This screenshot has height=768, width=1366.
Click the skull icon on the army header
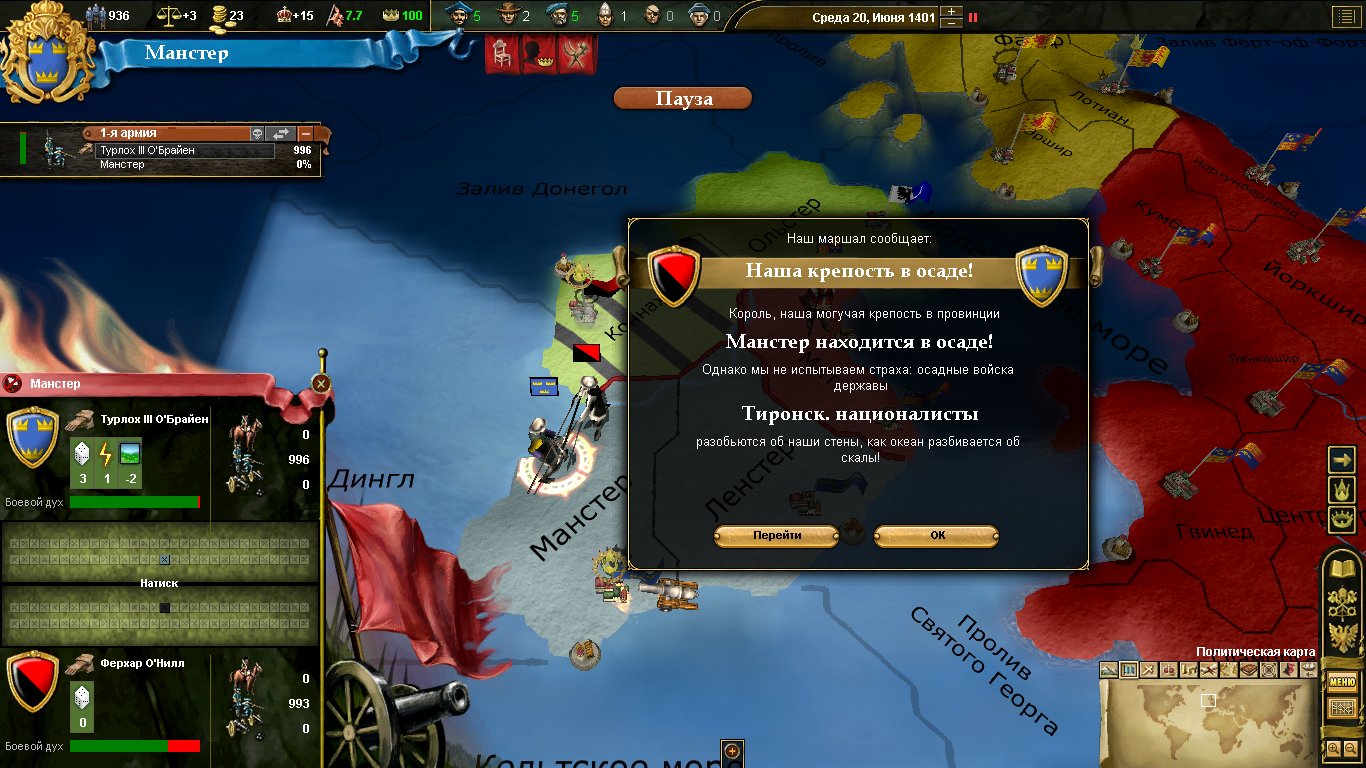pyautogui.click(x=257, y=134)
